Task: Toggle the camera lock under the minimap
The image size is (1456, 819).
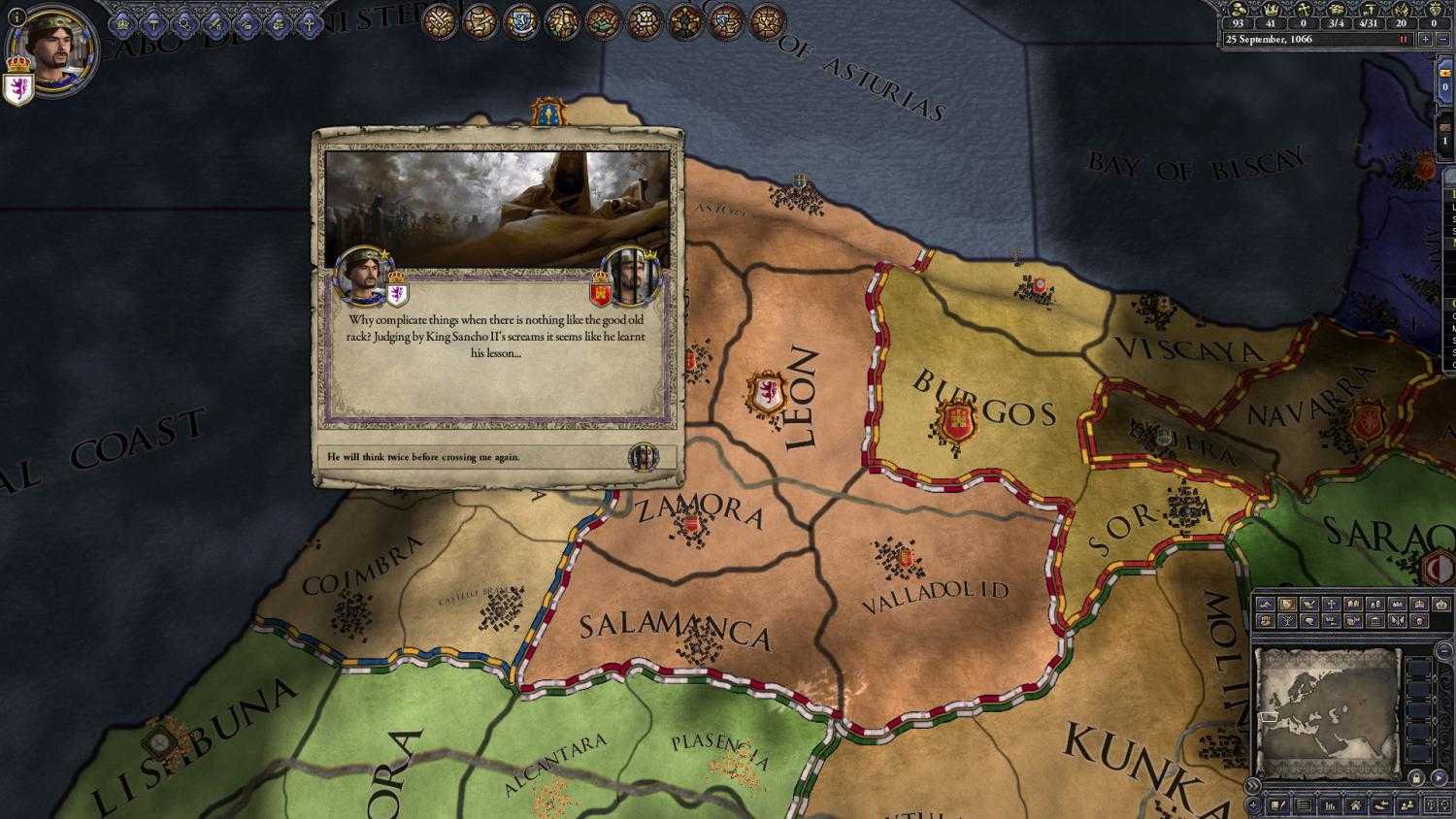Action: pos(1417,779)
